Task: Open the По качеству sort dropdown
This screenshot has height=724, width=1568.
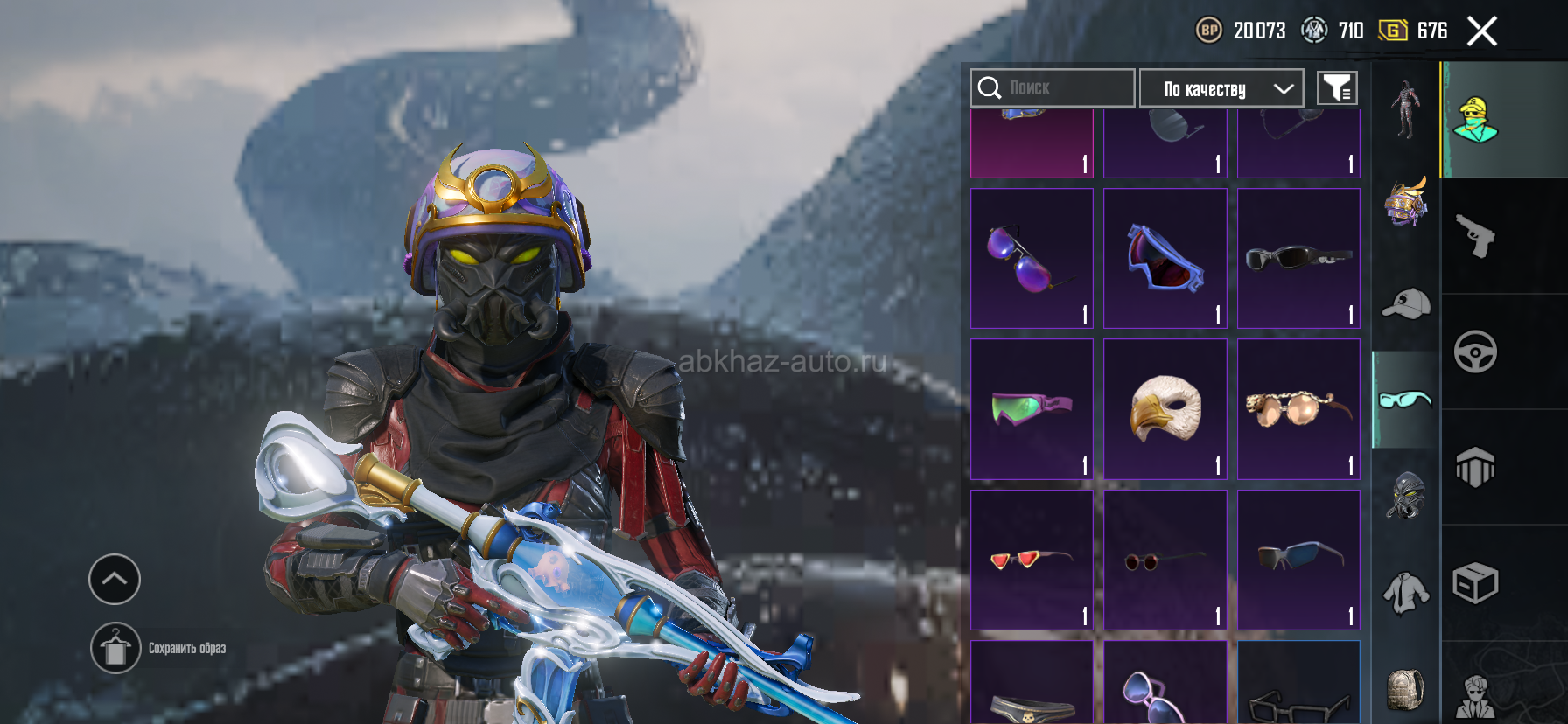Action: point(1221,88)
